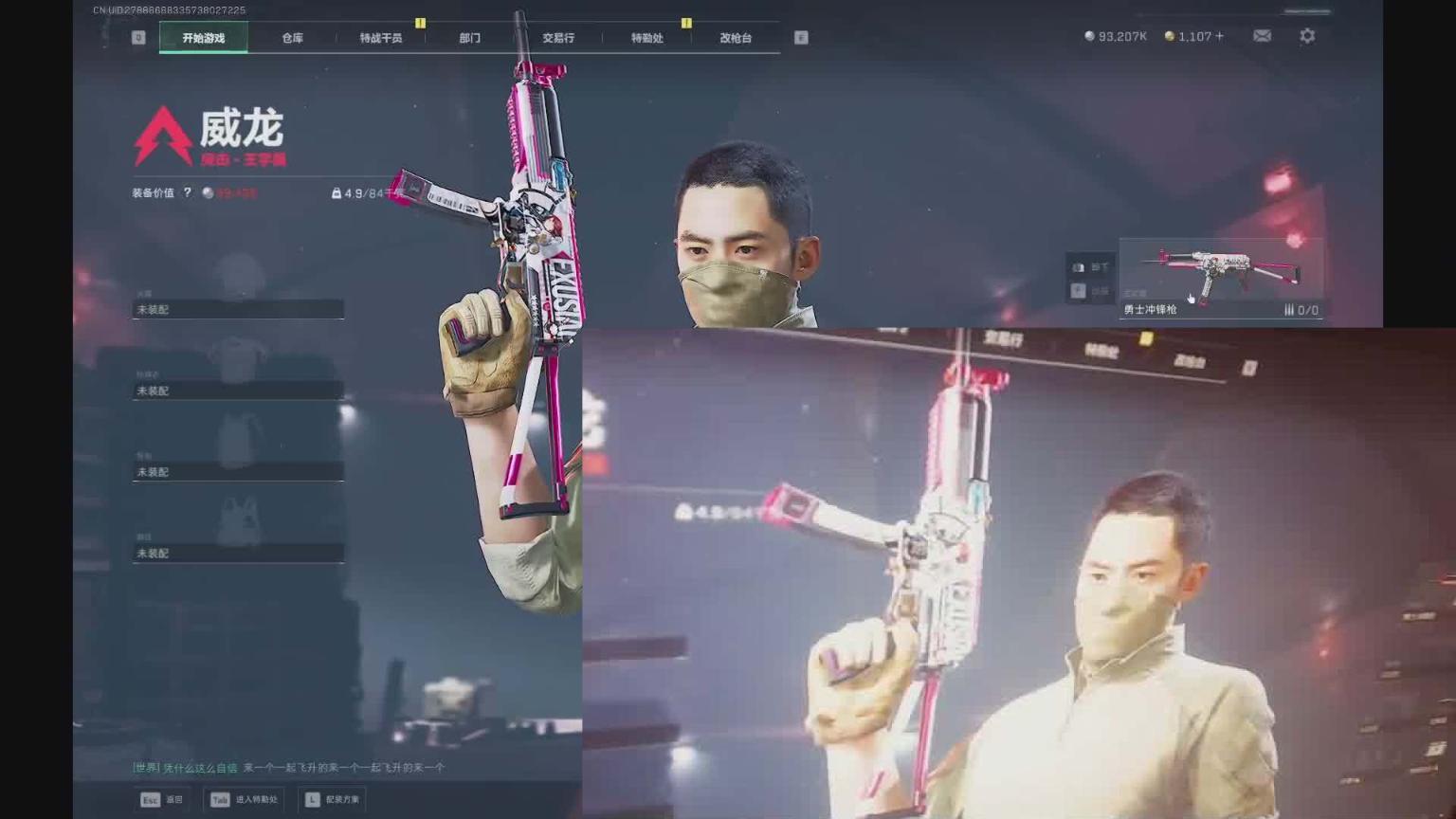This screenshot has height=819, width=1456.
Task: Open the 改枪台 gunsmith tab
Action: [736, 38]
